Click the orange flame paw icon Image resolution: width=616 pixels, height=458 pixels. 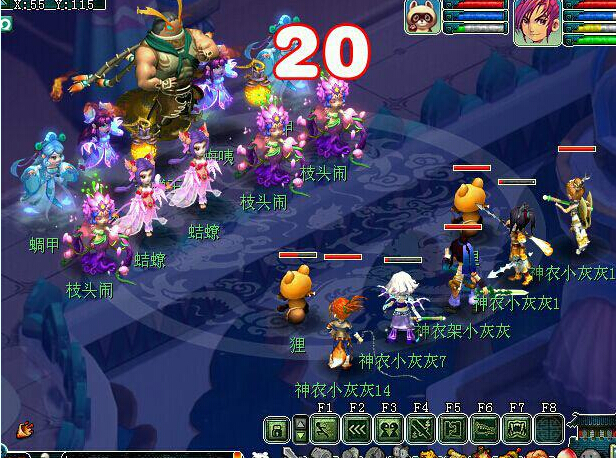click(x=24, y=429)
